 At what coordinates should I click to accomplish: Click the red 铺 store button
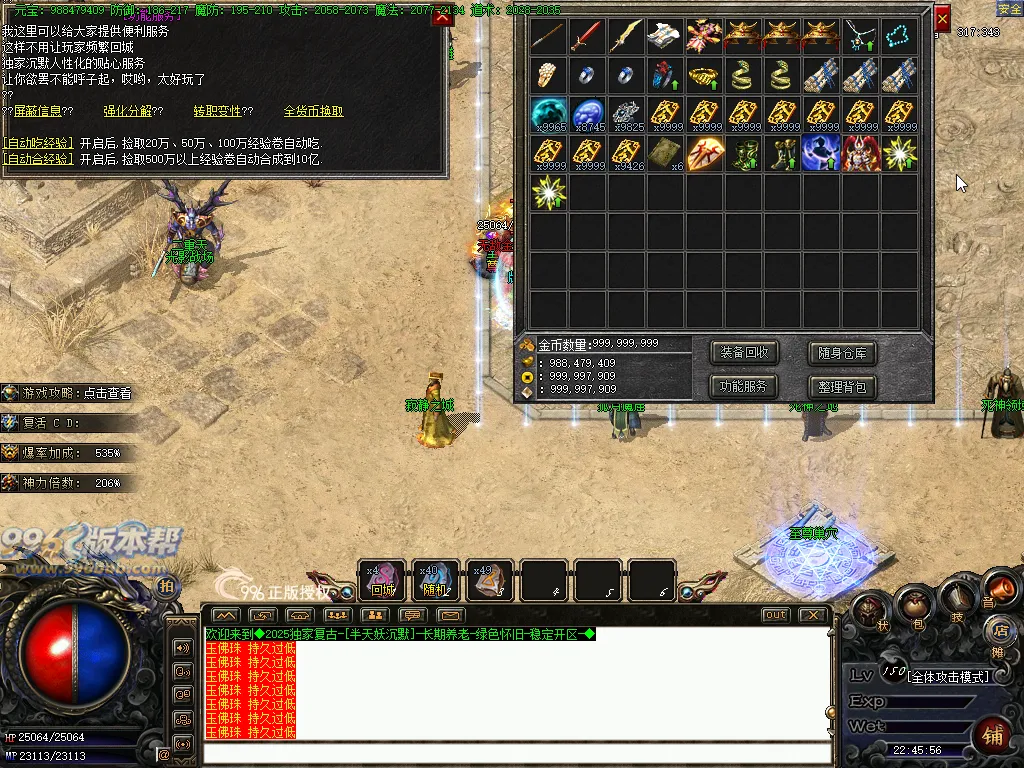tap(993, 734)
